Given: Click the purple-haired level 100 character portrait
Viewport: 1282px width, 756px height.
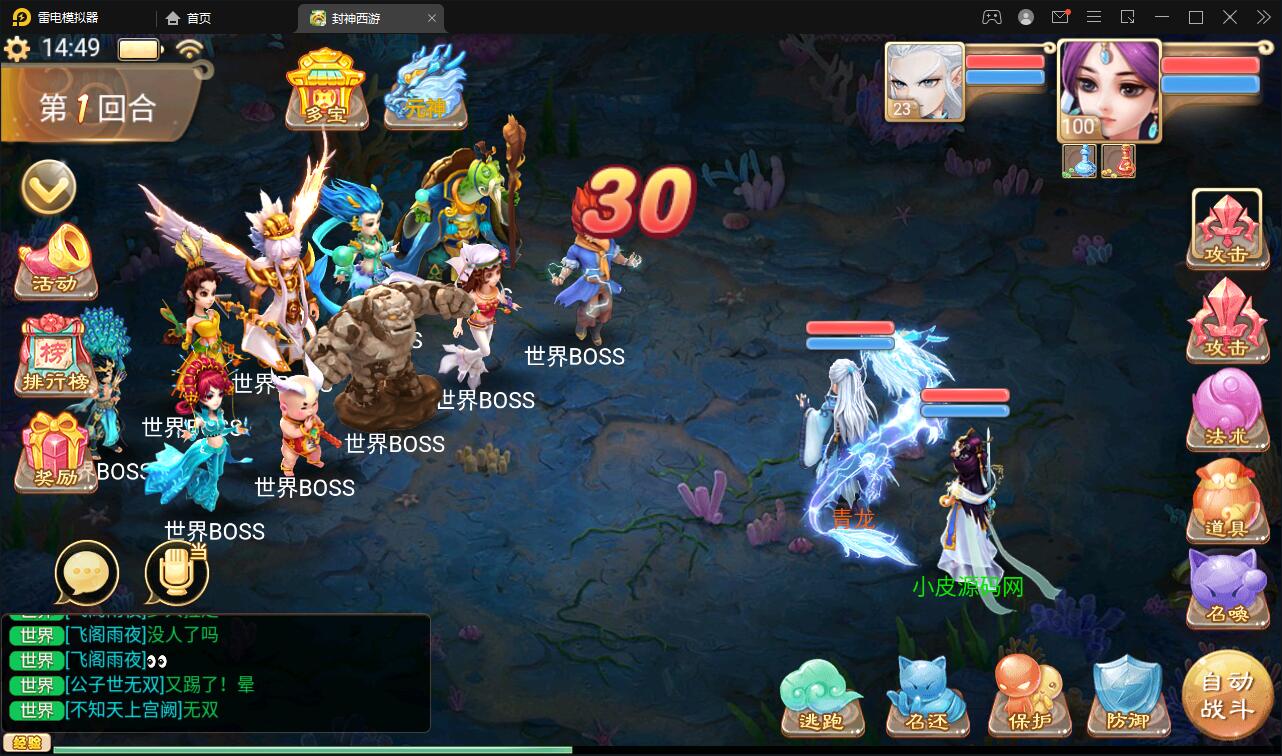Looking at the screenshot, I should [1108, 92].
